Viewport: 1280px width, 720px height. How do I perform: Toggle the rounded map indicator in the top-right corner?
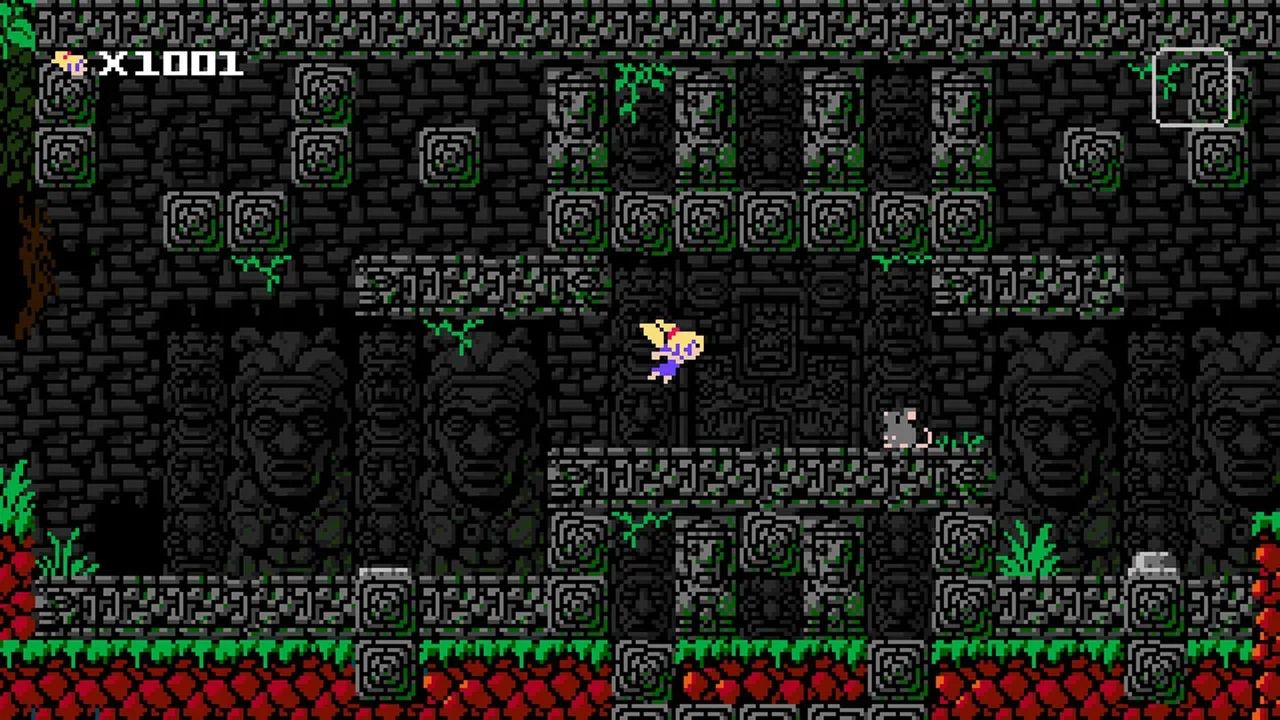pos(1192,88)
